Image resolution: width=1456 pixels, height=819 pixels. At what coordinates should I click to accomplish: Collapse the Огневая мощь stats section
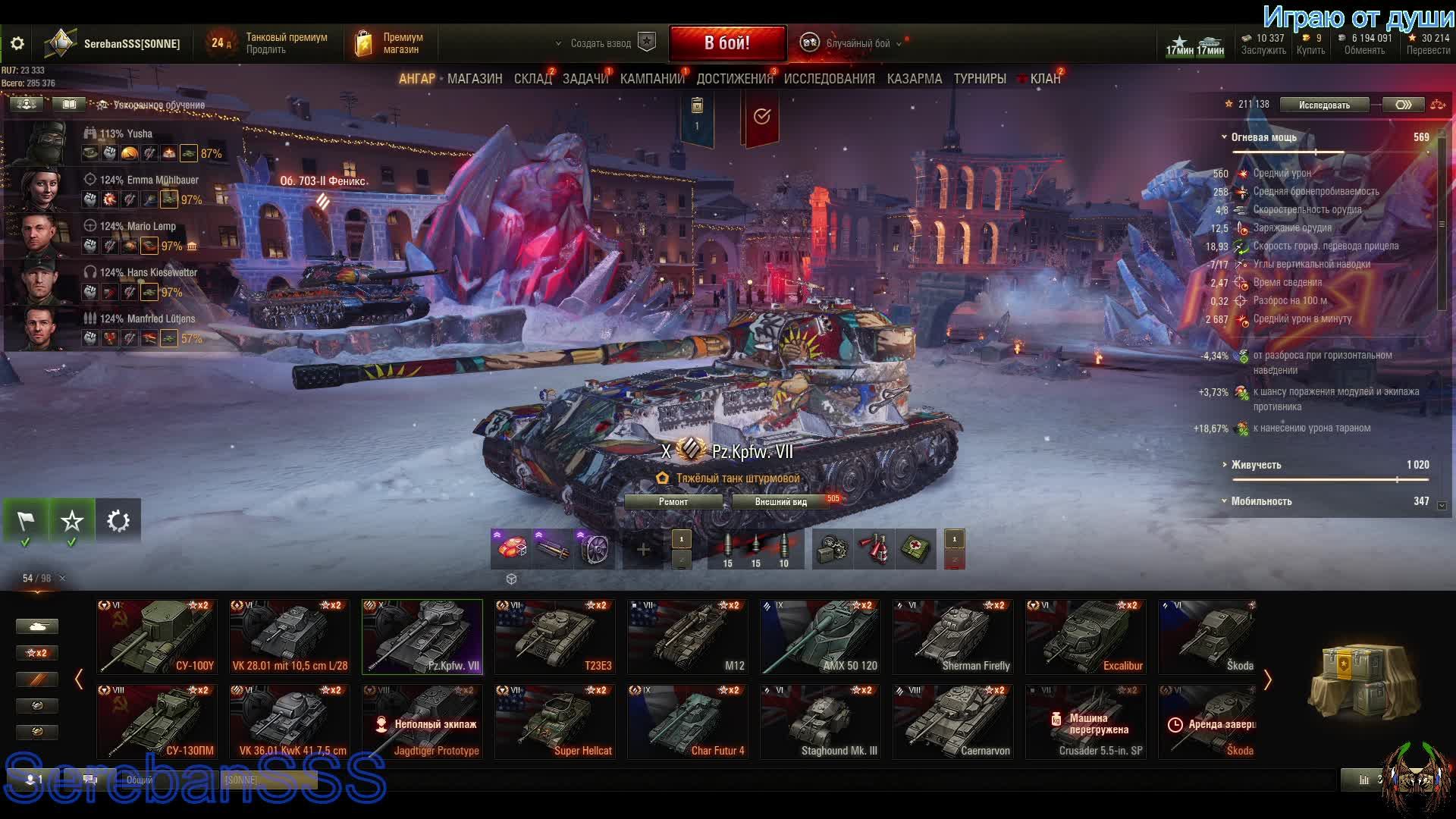1224,137
